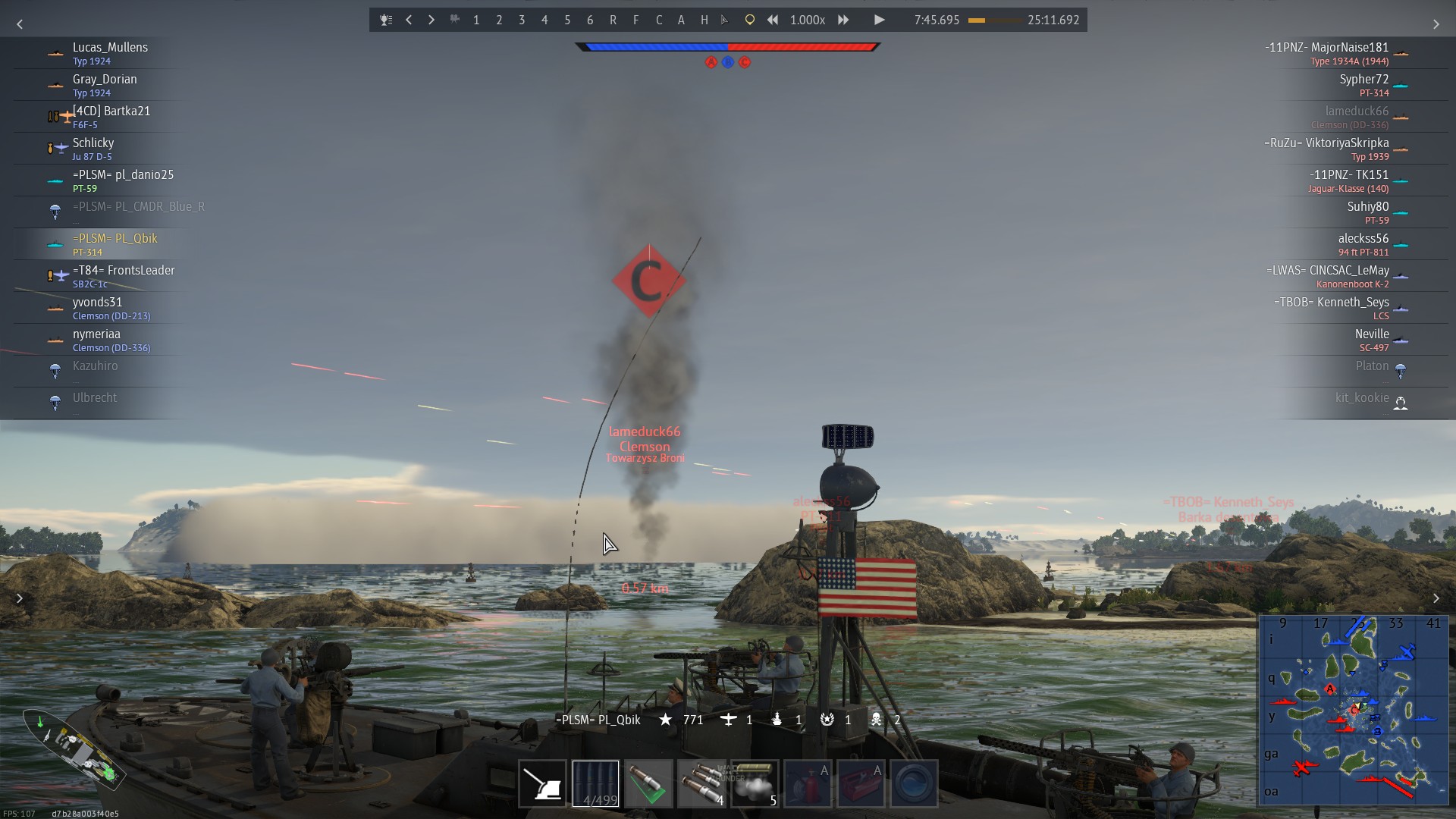Open the tactical minimap

tap(1354, 710)
